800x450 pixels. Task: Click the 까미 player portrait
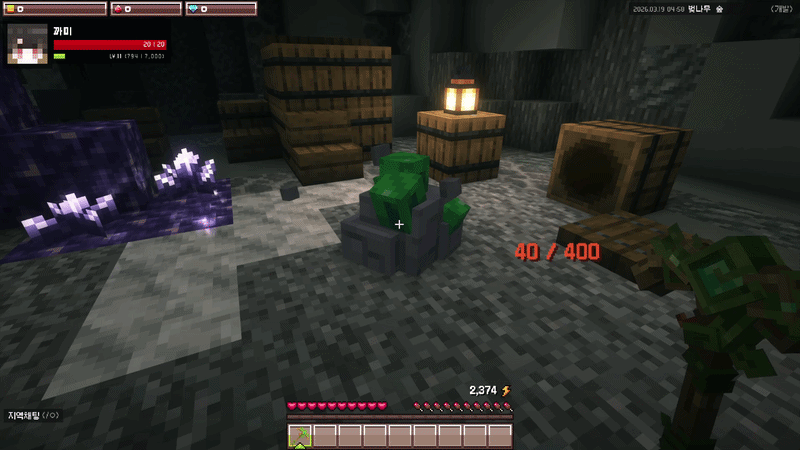28,43
